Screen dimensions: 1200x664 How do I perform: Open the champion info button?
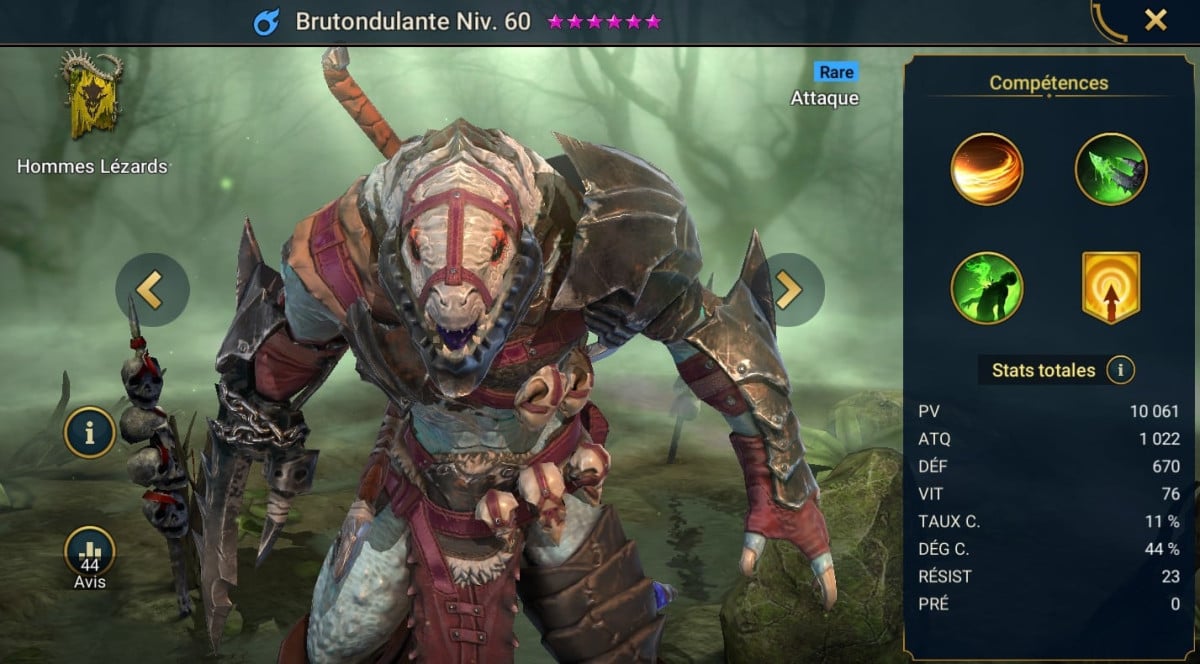tap(90, 432)
